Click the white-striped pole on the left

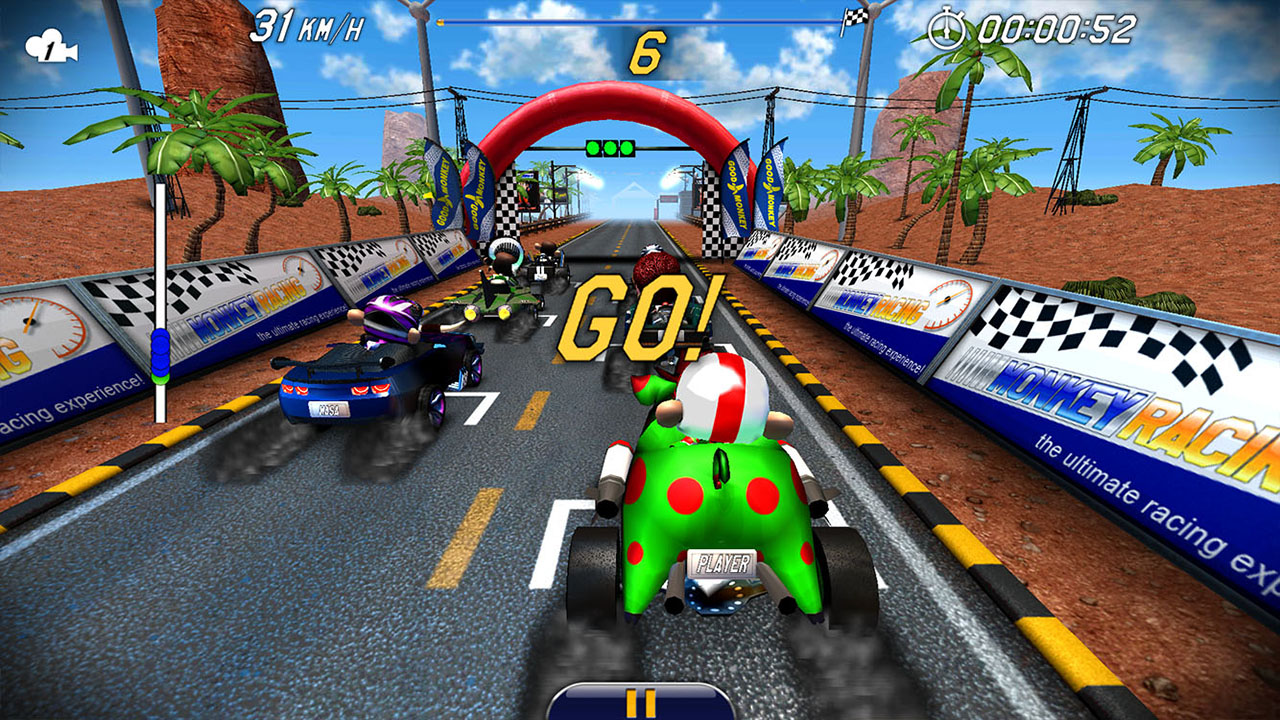159,290
